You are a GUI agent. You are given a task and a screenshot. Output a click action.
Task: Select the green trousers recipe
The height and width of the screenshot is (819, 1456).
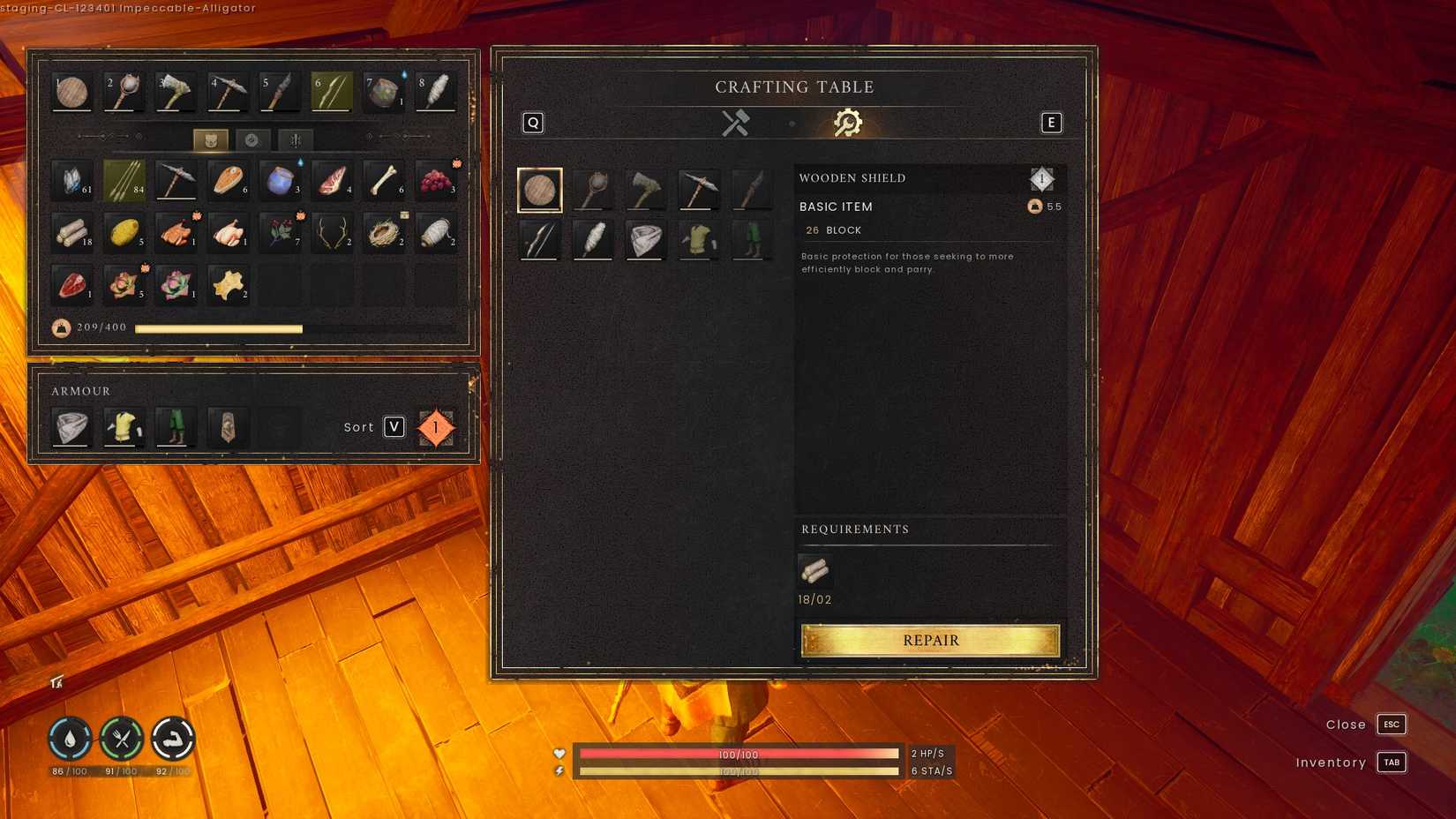coord(751,238)
